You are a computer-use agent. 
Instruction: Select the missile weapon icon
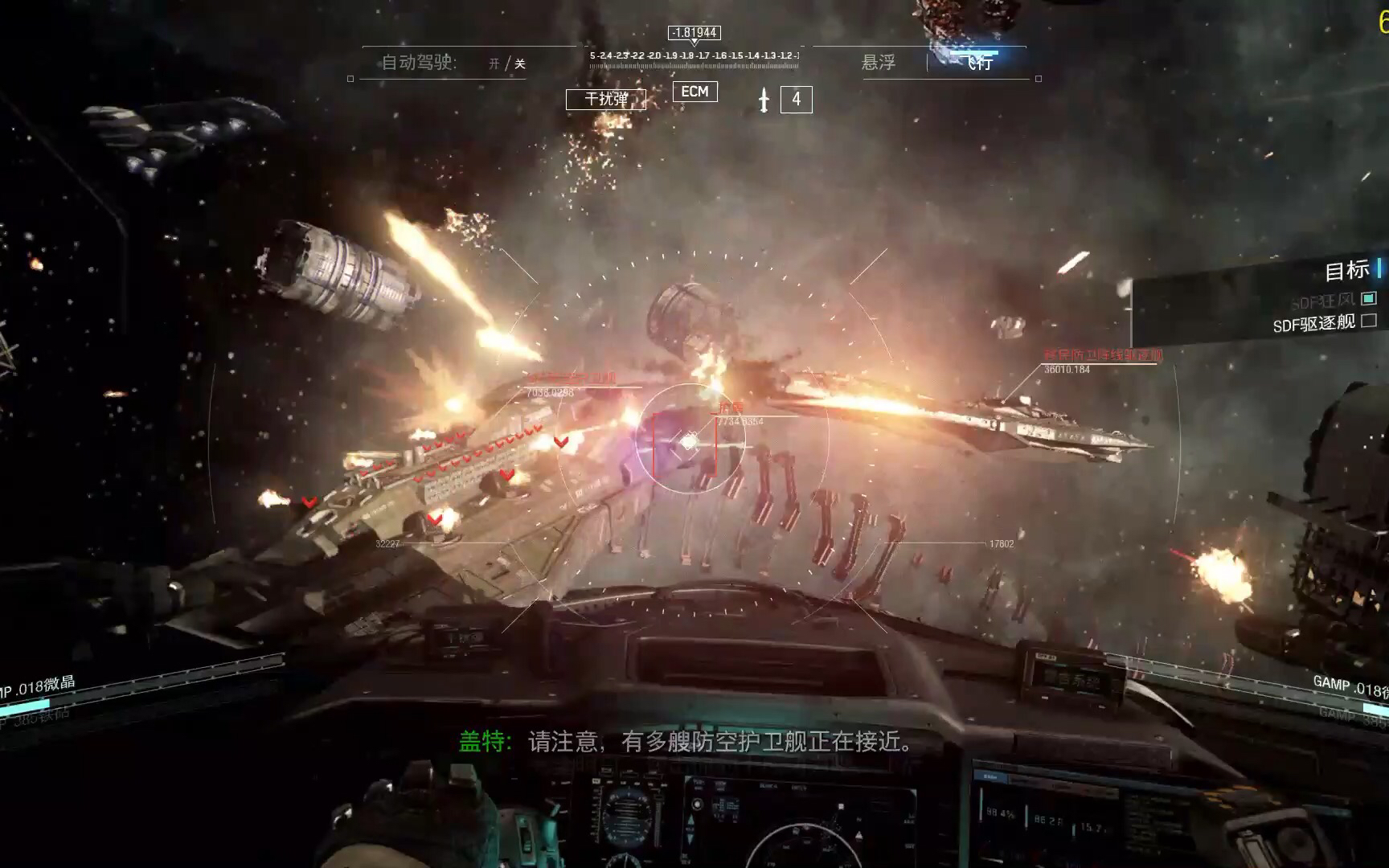(764, 100)
